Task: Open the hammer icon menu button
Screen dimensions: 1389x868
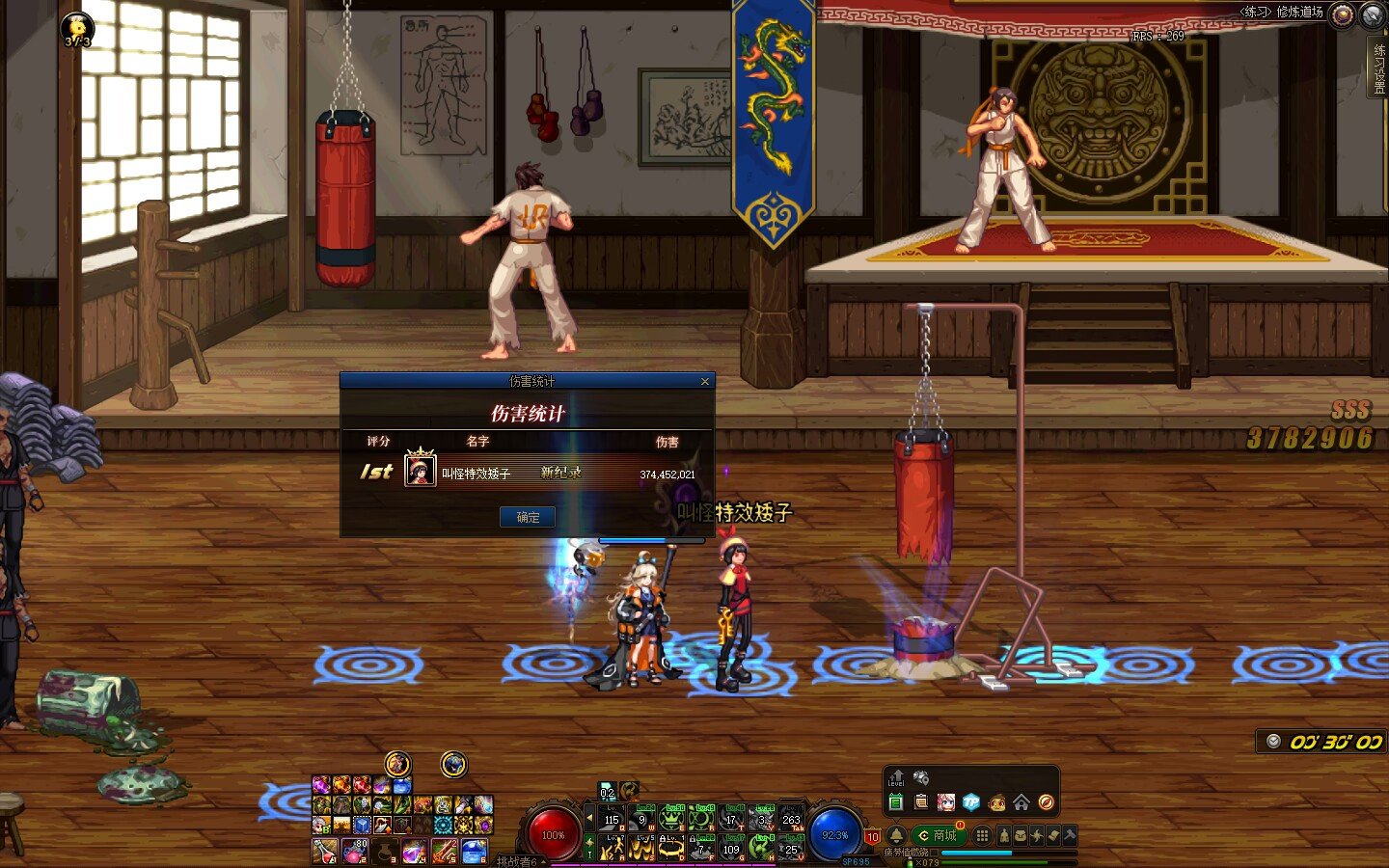Action: click(x=1070, y=835)
